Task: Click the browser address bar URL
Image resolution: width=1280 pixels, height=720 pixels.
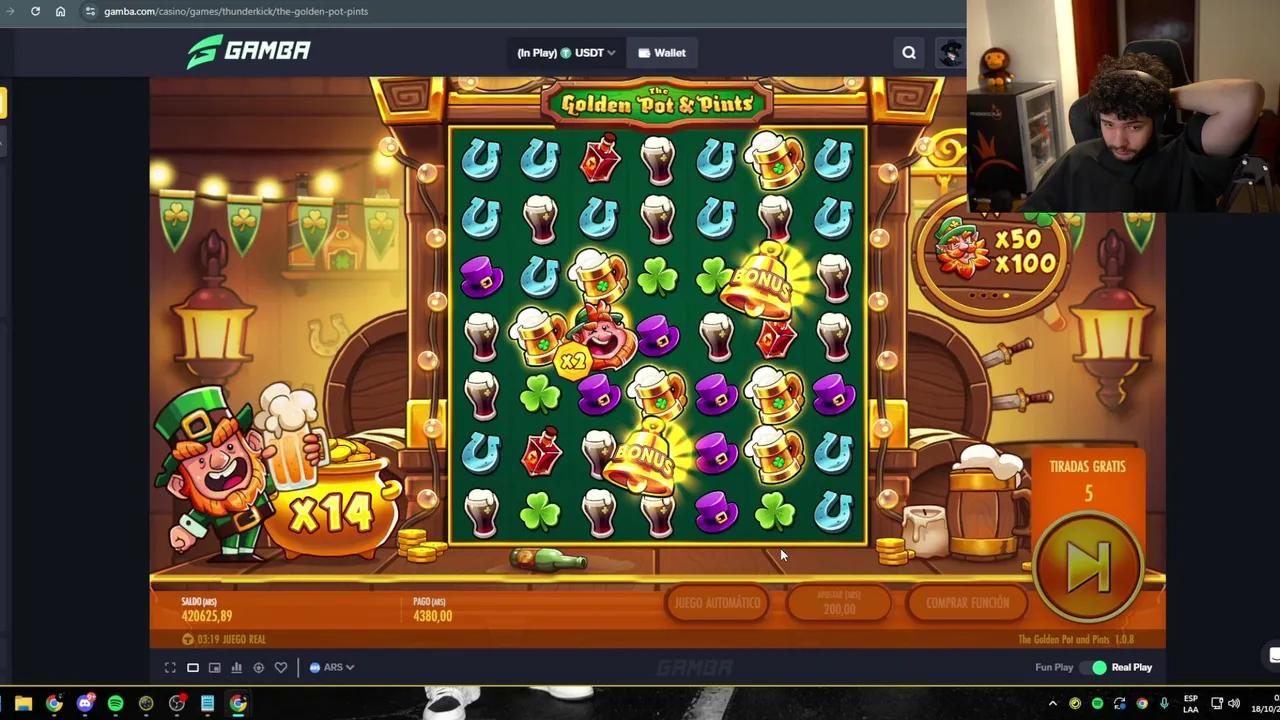Action: click(x=236, y=11)
